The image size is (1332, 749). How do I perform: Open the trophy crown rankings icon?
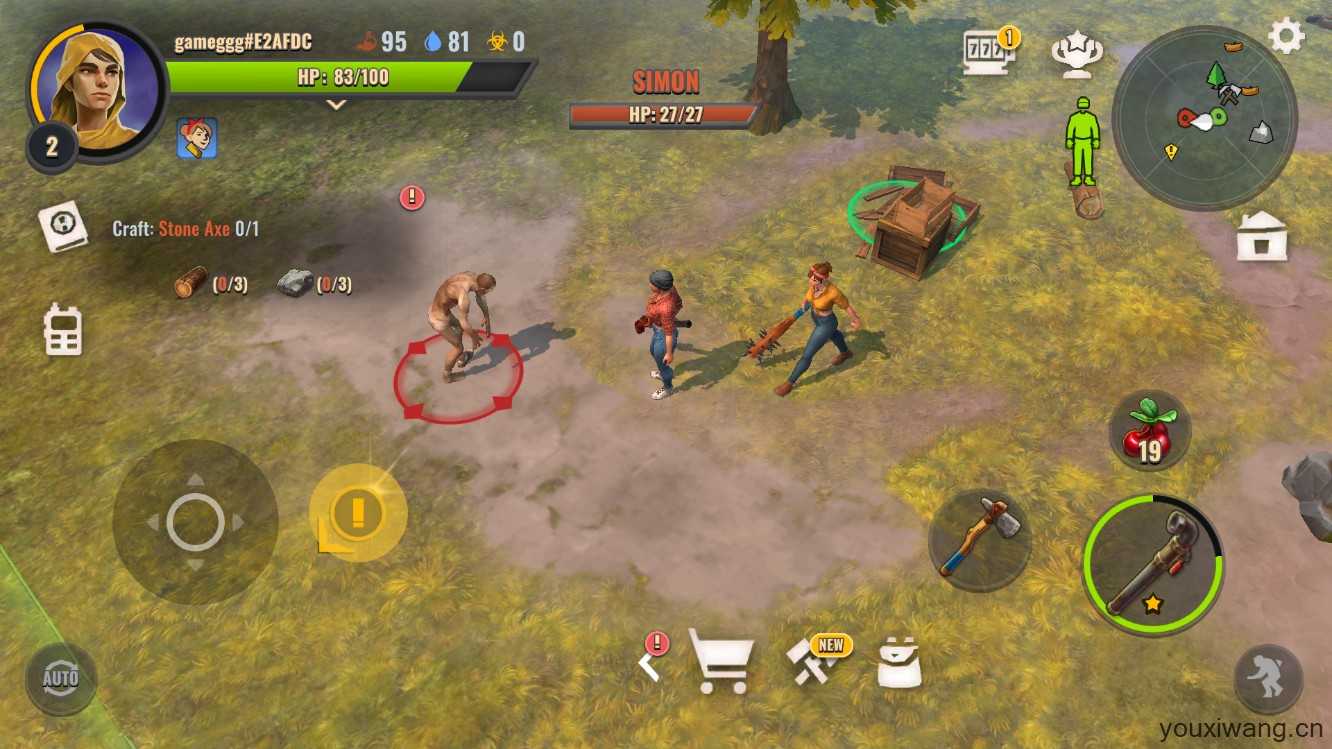tap(1077, 55)
